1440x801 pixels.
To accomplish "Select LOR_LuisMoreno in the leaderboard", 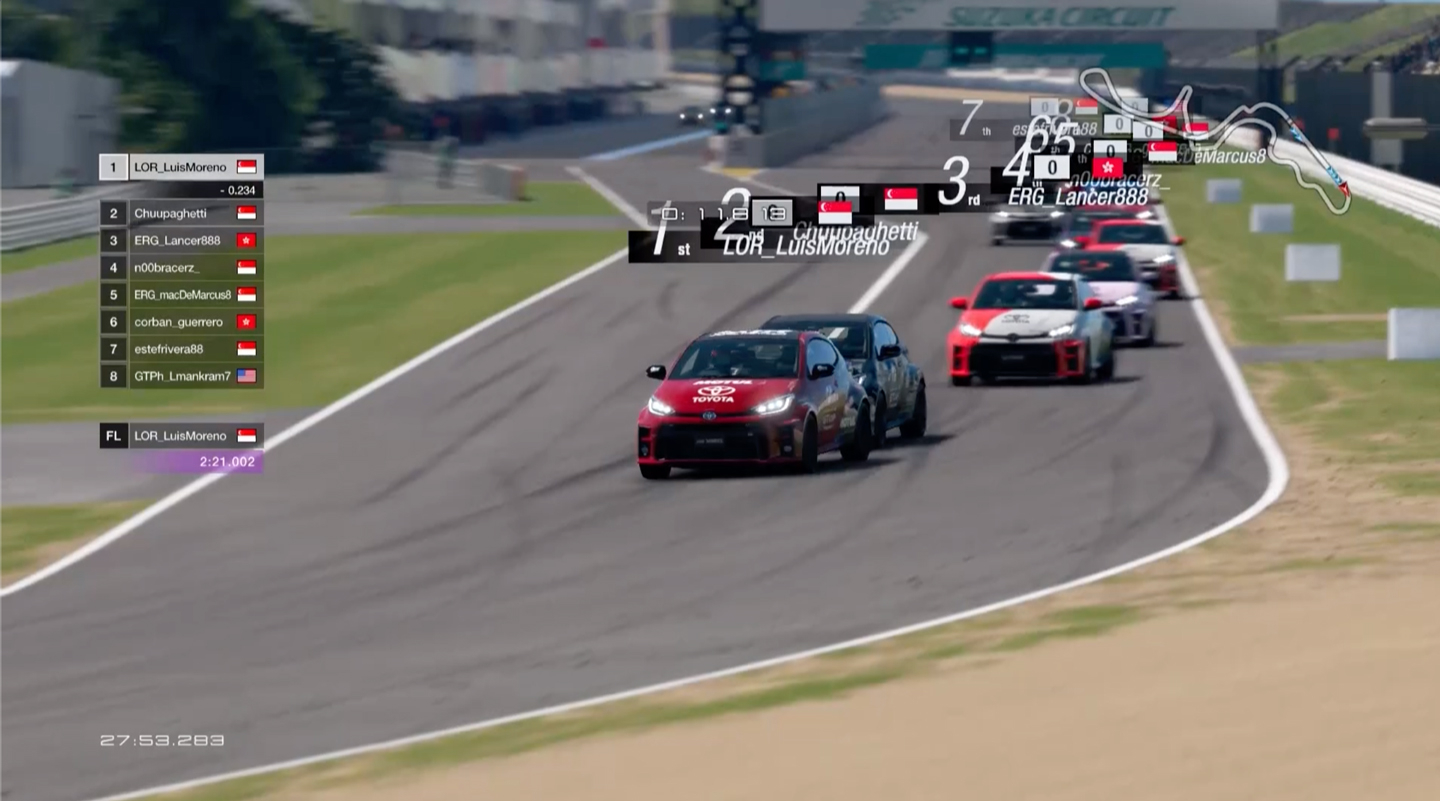I will tap(181, 167).
